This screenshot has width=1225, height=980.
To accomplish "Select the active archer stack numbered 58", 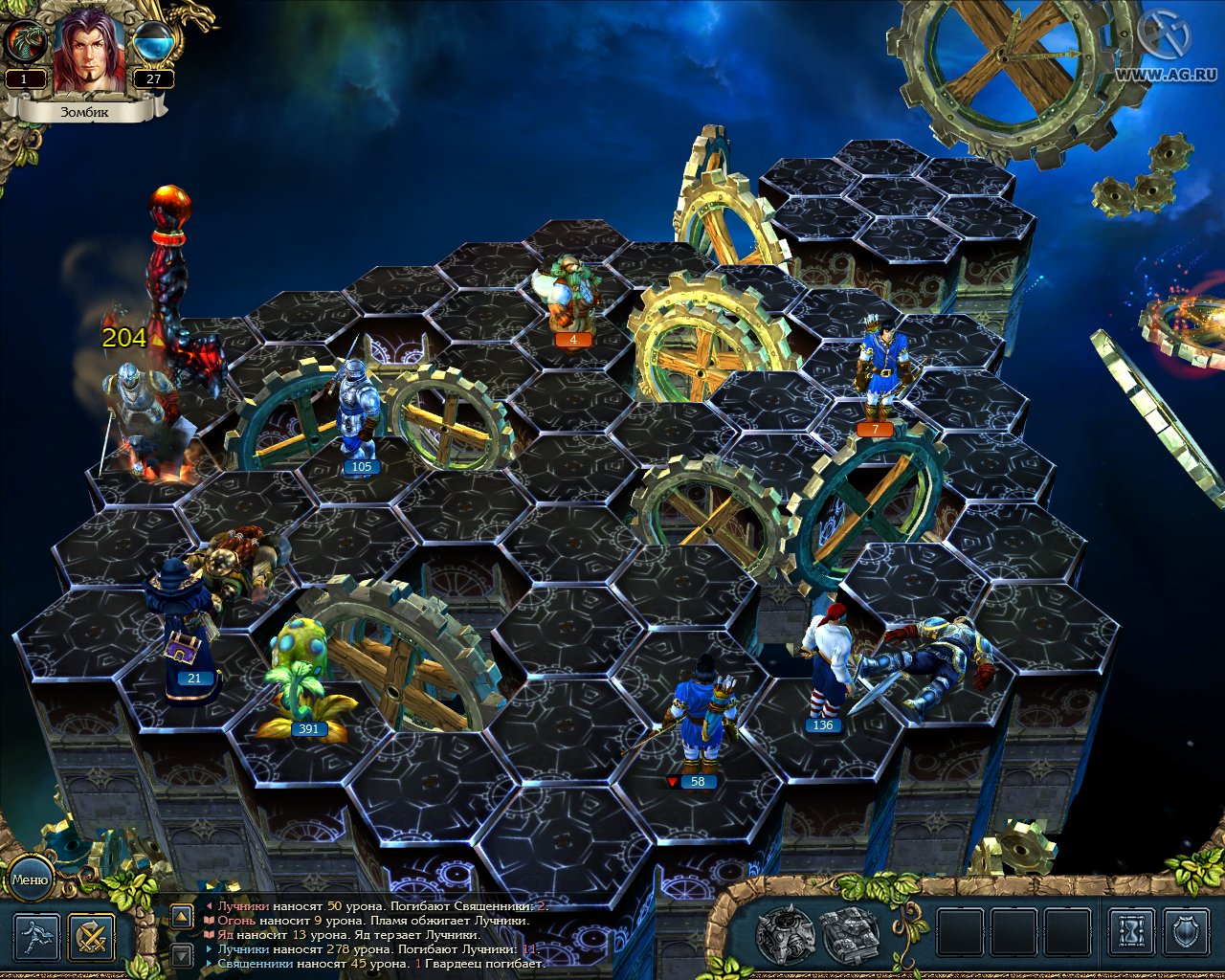I will tap(705, 718).
